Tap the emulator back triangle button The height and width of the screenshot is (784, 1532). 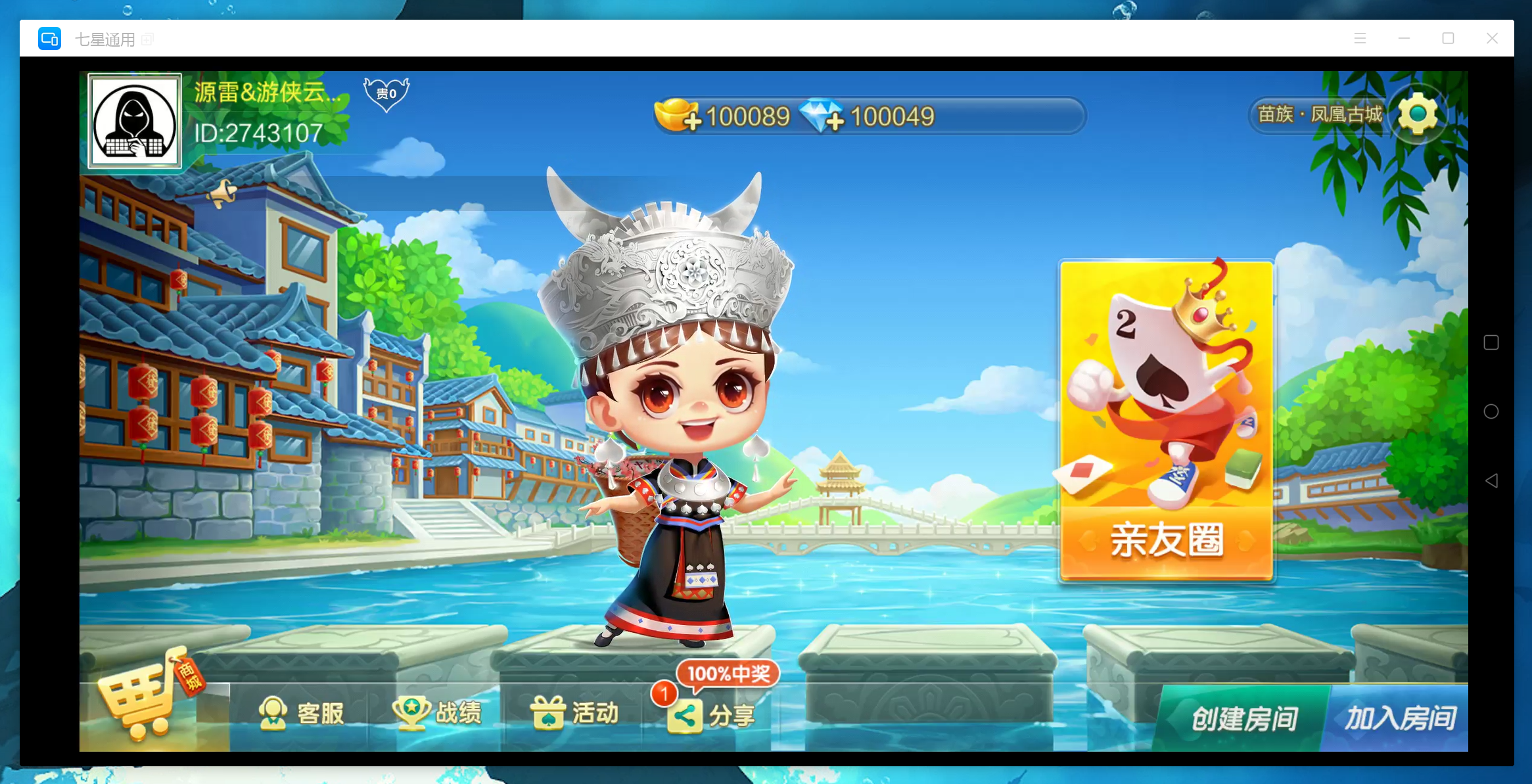click(x=1491, y=481)
